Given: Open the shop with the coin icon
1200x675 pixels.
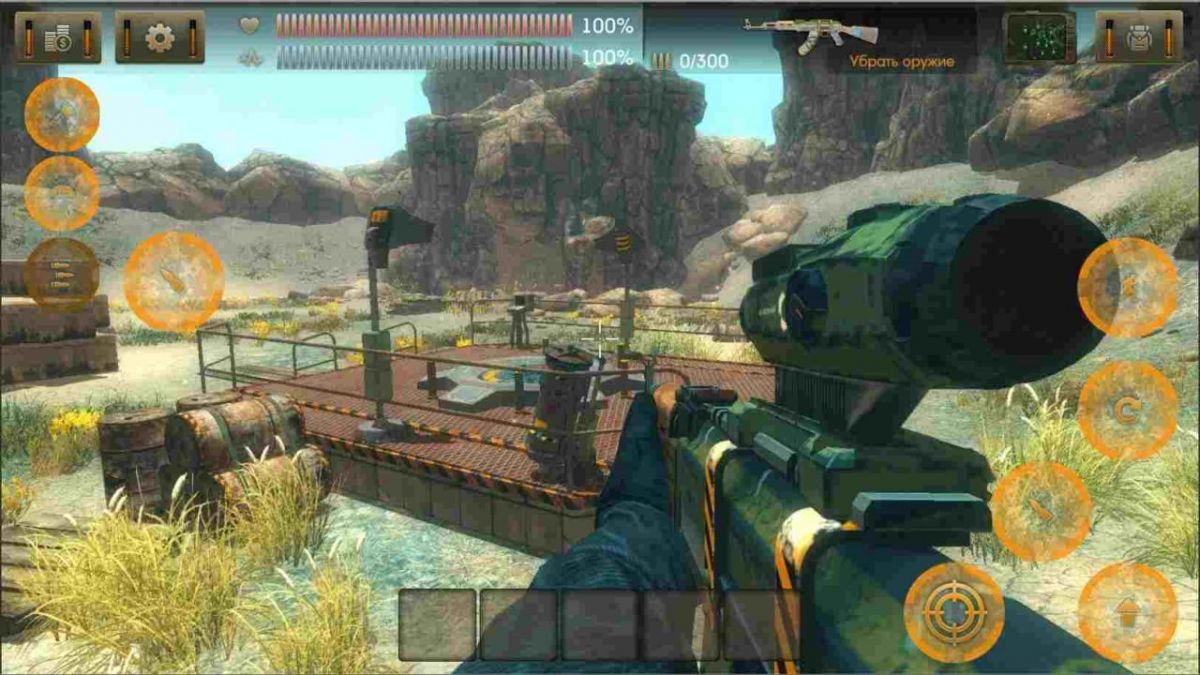Looking at the screenshot, I should pos(58,37).
